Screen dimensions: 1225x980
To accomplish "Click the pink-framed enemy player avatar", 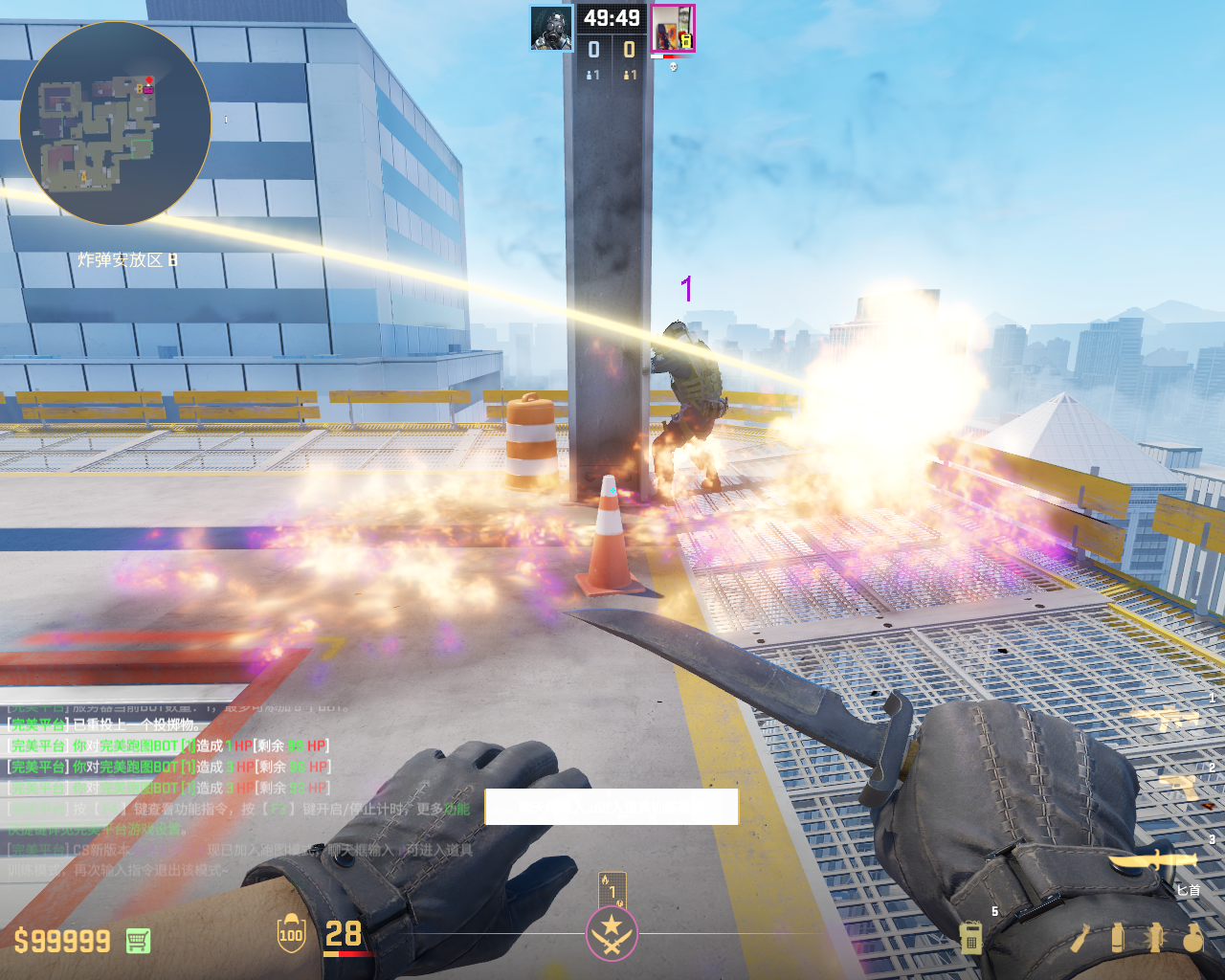I will pyautogui.click(x=672, y=28).
